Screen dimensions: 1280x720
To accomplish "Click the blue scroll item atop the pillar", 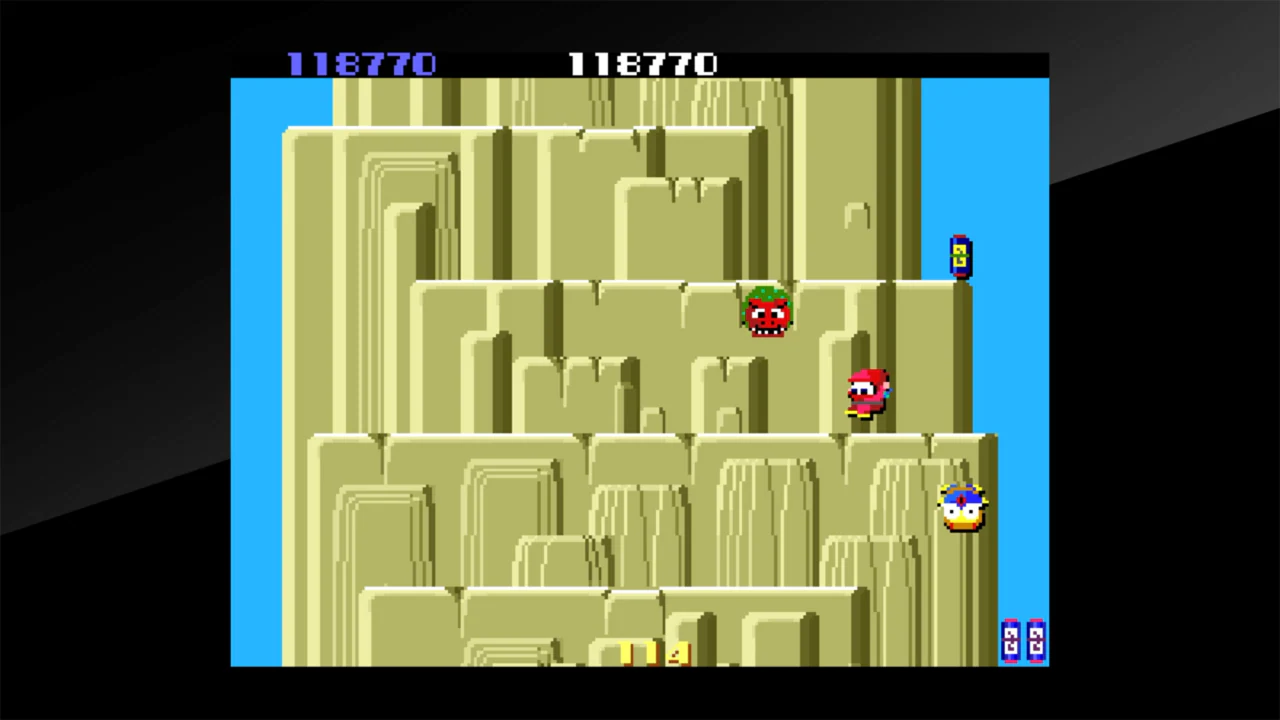I will click(958, 255).
